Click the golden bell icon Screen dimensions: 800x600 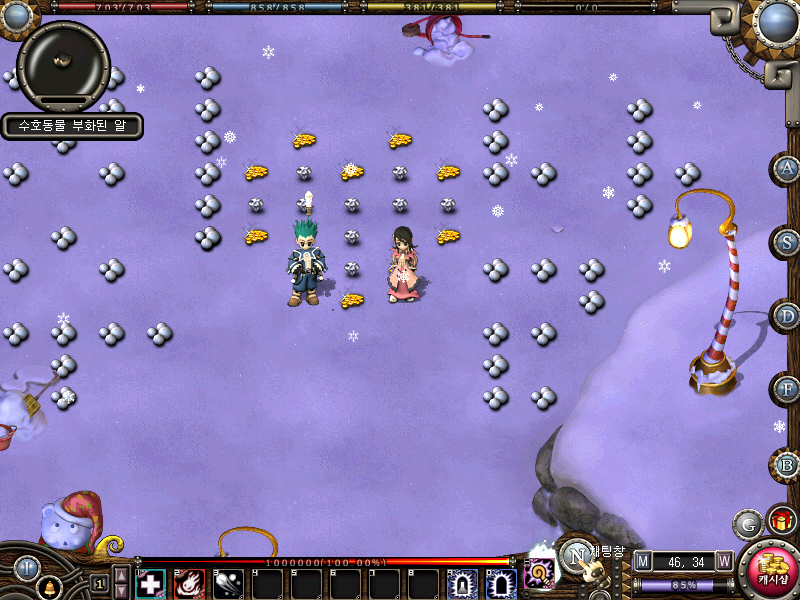[47, 589]
